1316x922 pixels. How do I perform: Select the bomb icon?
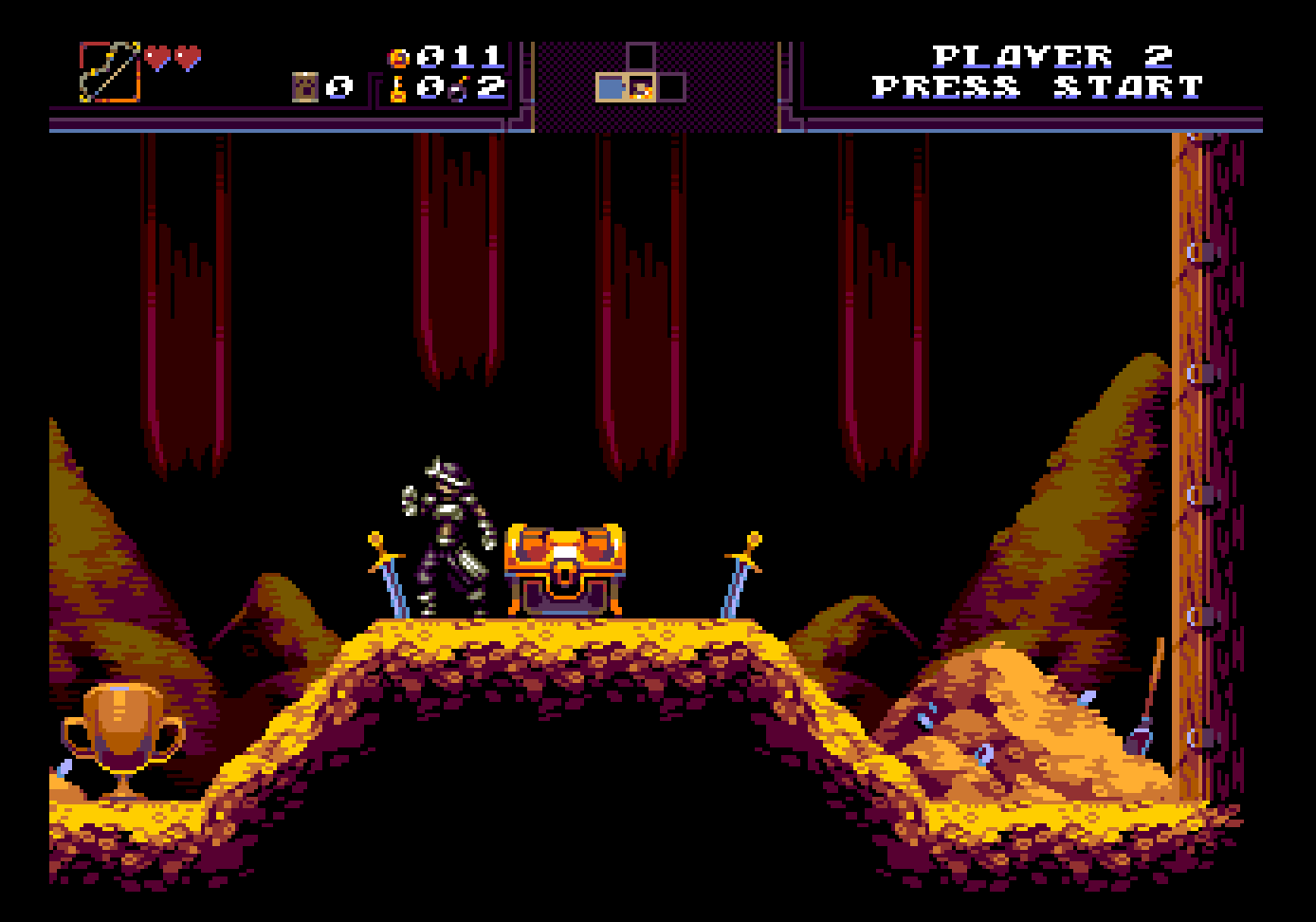click(x=462, y=90)
